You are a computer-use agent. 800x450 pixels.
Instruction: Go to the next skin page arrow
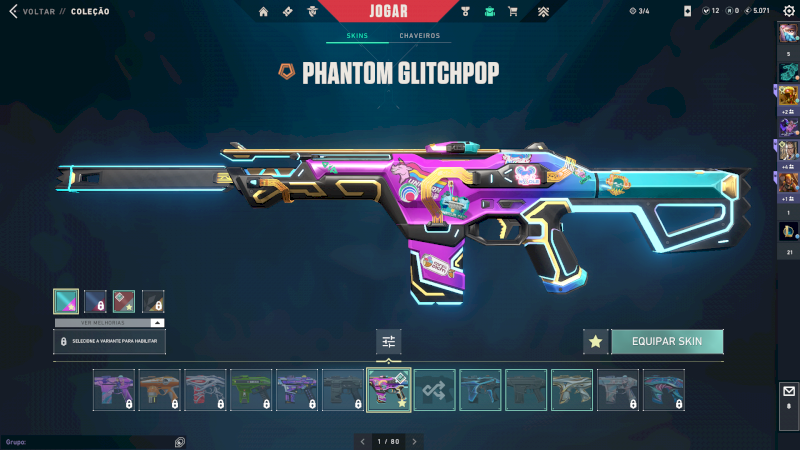[415, 441]
